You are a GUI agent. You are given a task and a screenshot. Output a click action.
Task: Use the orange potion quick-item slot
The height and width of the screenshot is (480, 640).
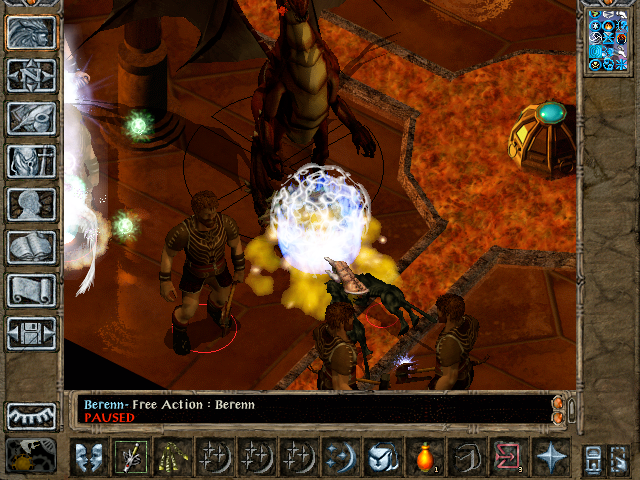(x=424, y=457)
